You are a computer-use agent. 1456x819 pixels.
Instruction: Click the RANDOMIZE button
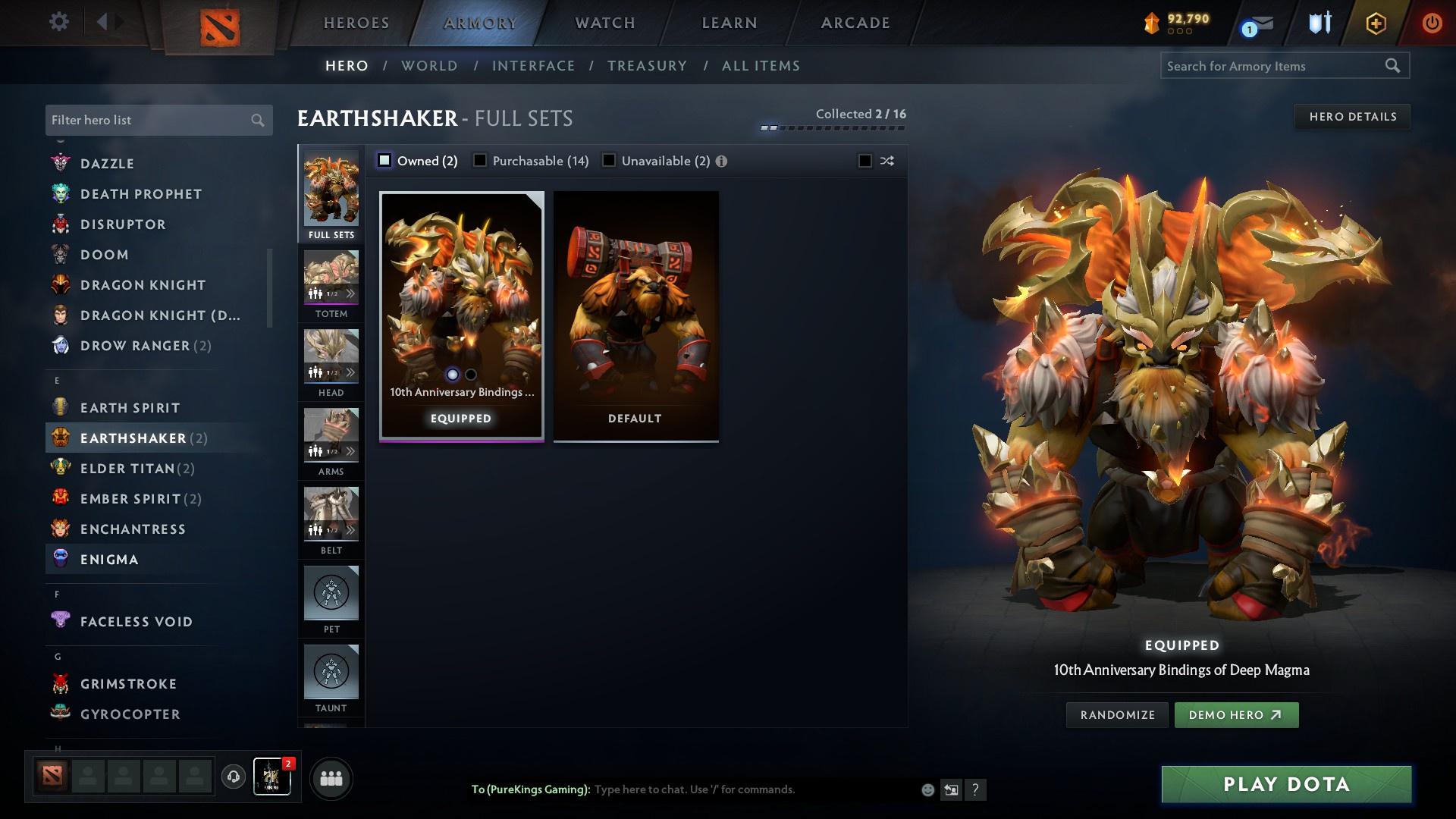1116,714
